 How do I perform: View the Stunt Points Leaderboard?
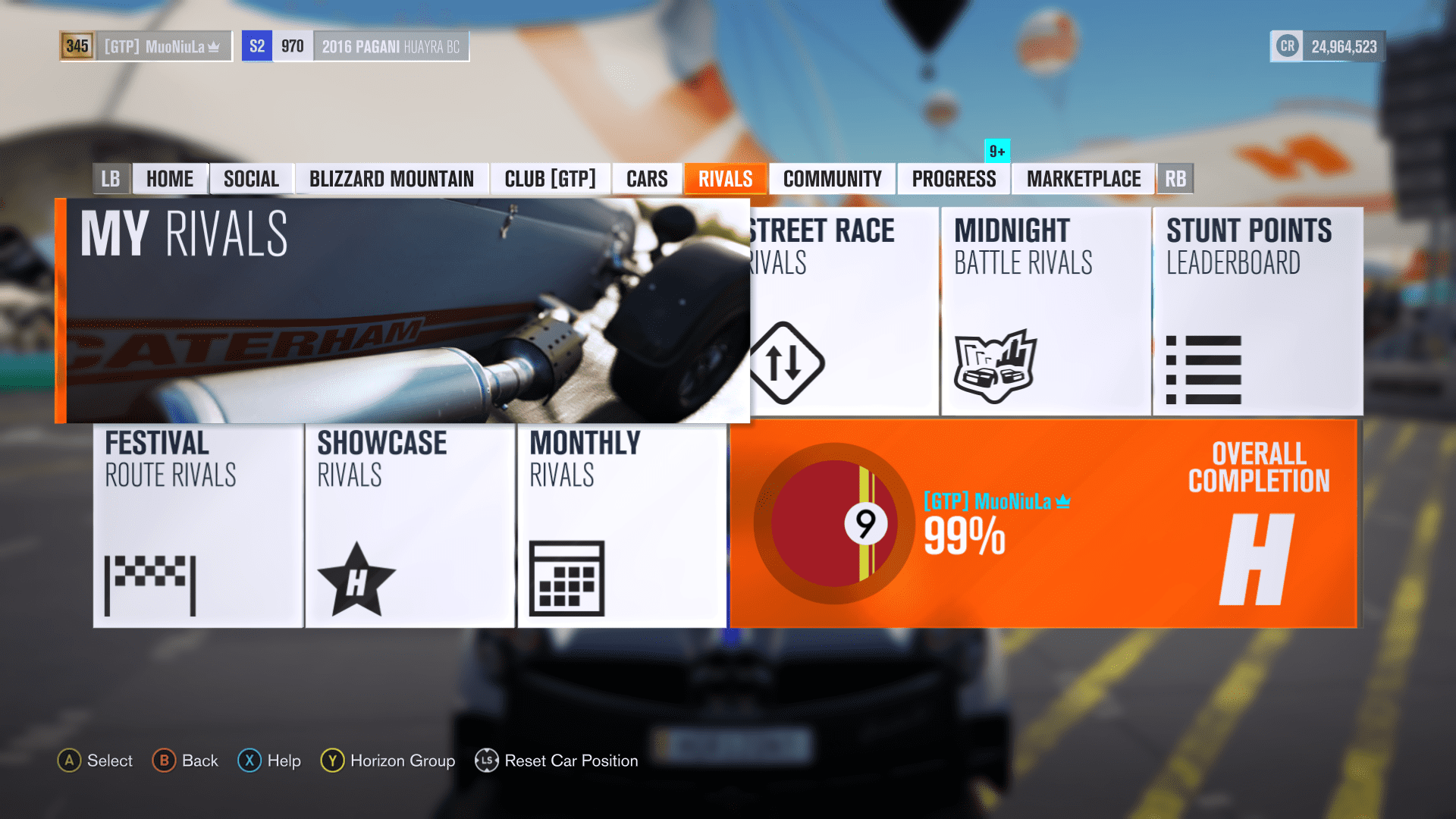point(1257,311)
